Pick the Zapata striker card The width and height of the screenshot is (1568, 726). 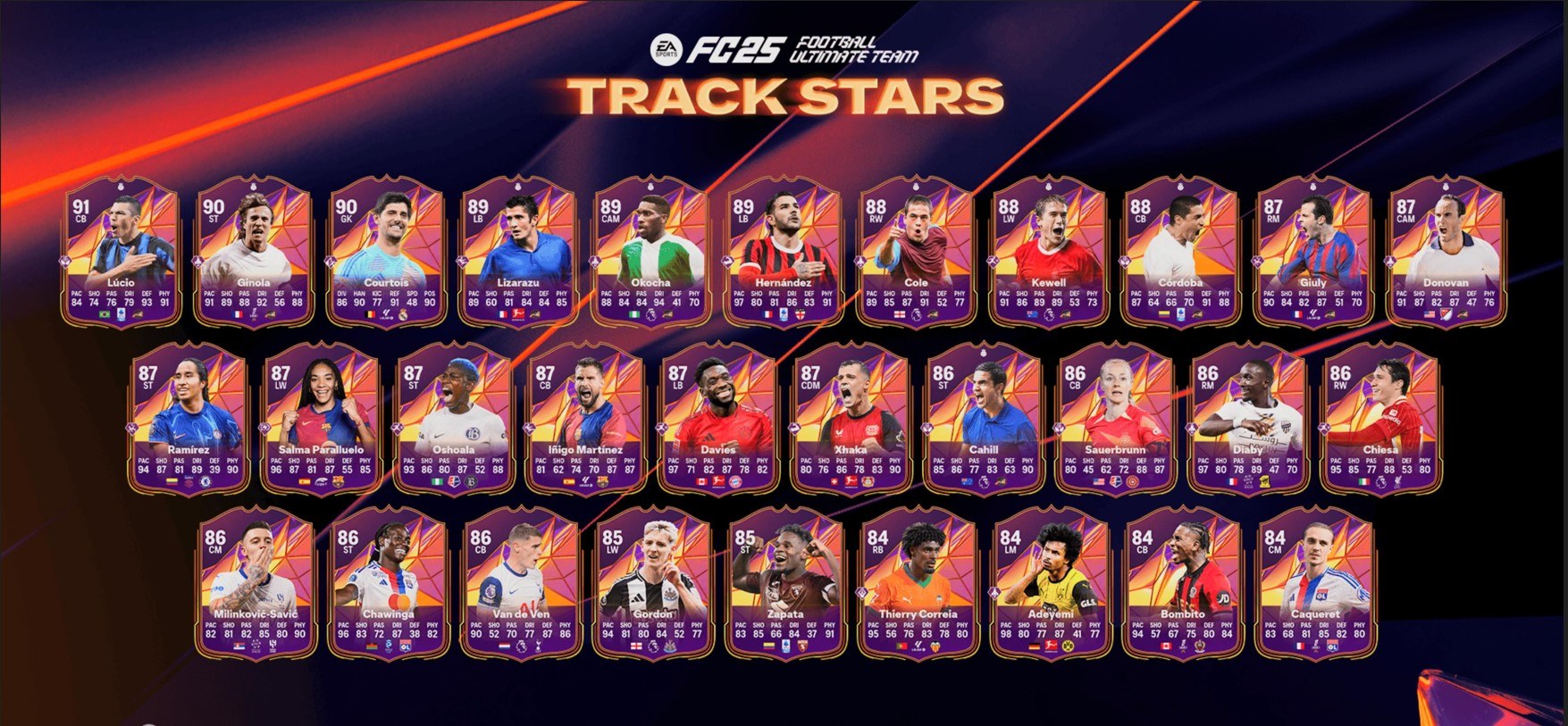tap(785, 583)
